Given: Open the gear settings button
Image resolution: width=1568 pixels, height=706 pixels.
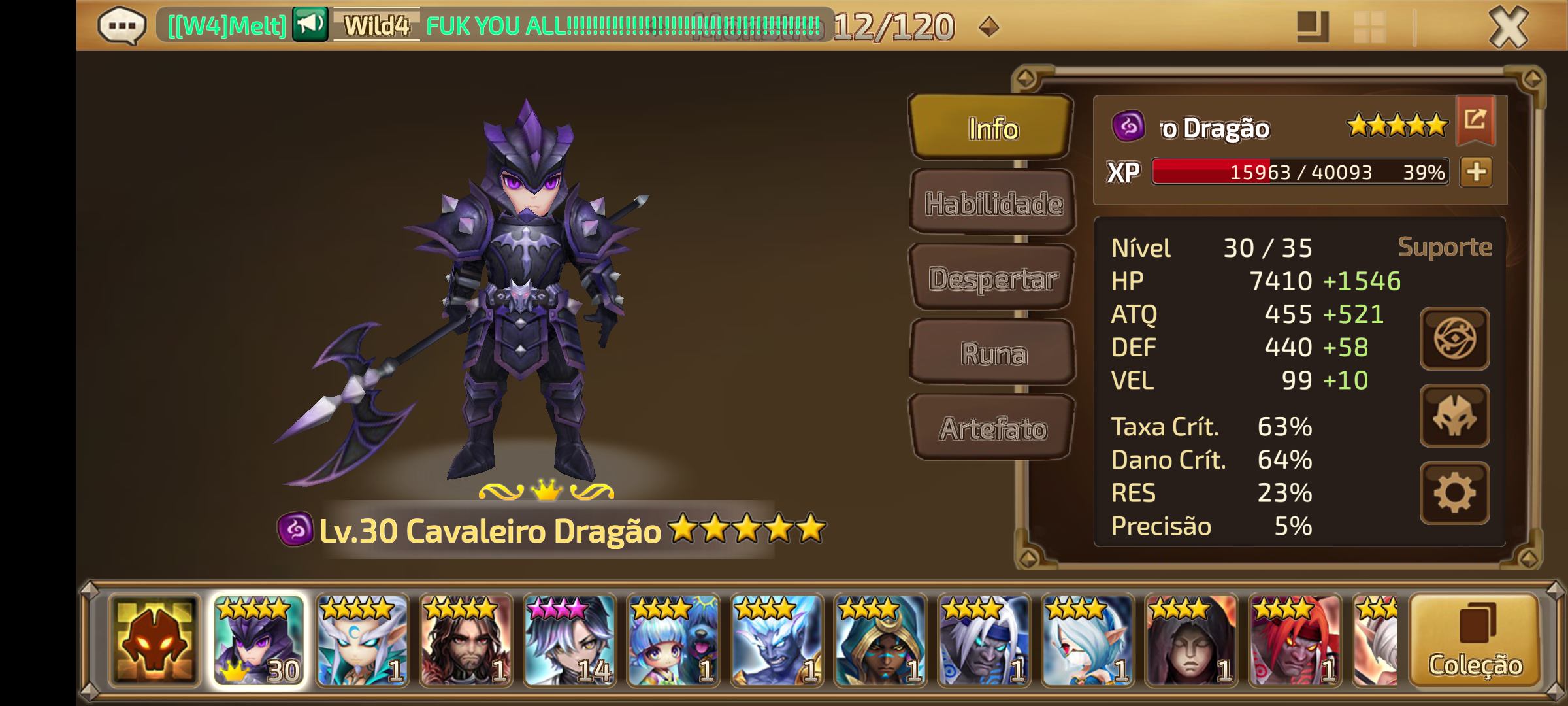Looking at the screenshot, I should click(1454, 493).
